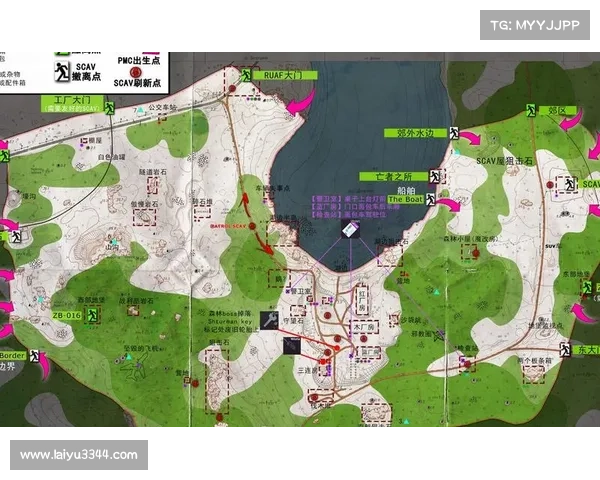Screen dimensions: 600x480
Task: Click the 工厂大门 extraction label
Action: [x=67, y=100]
